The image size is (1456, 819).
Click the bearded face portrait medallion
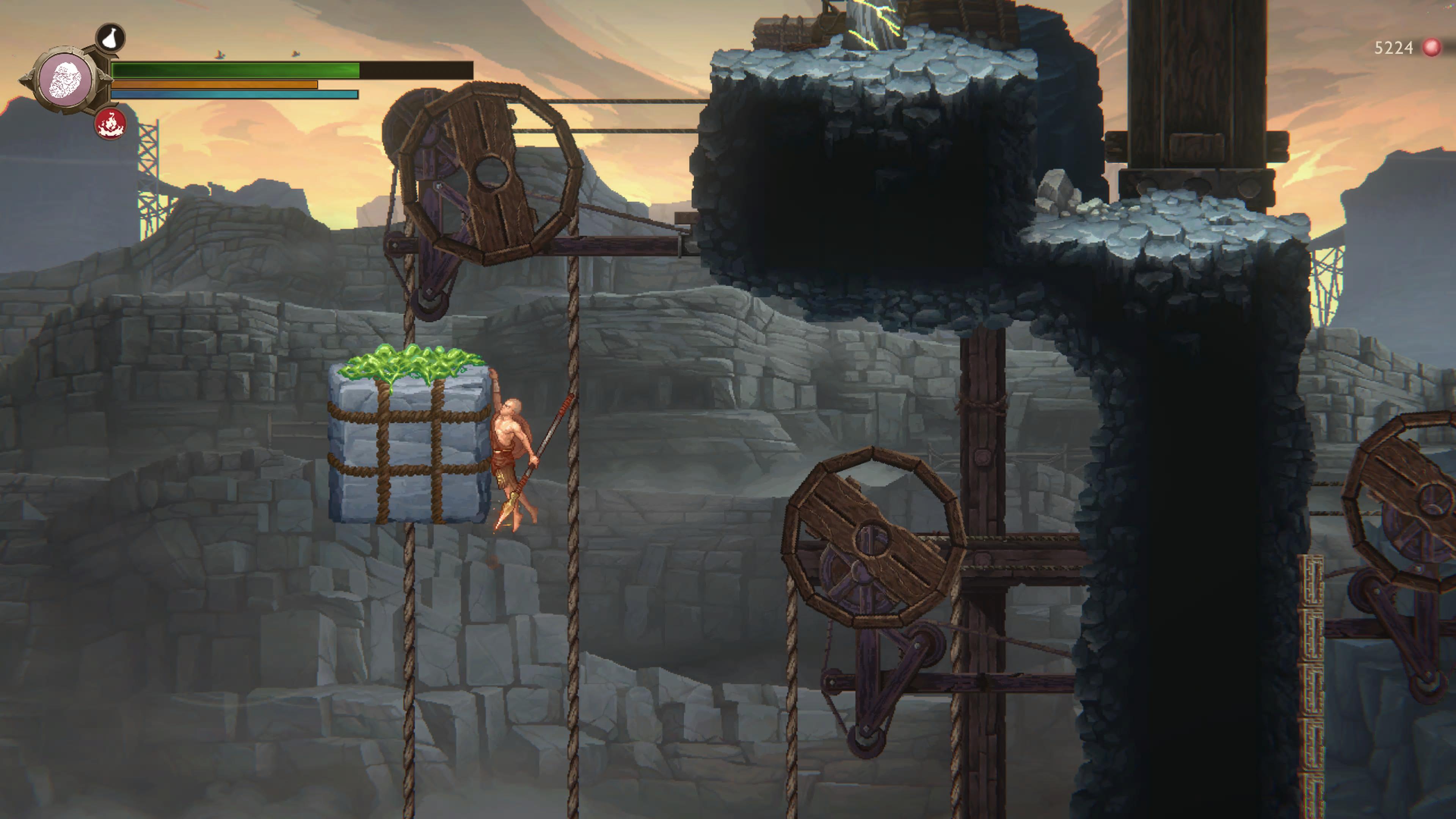[67, 81]
